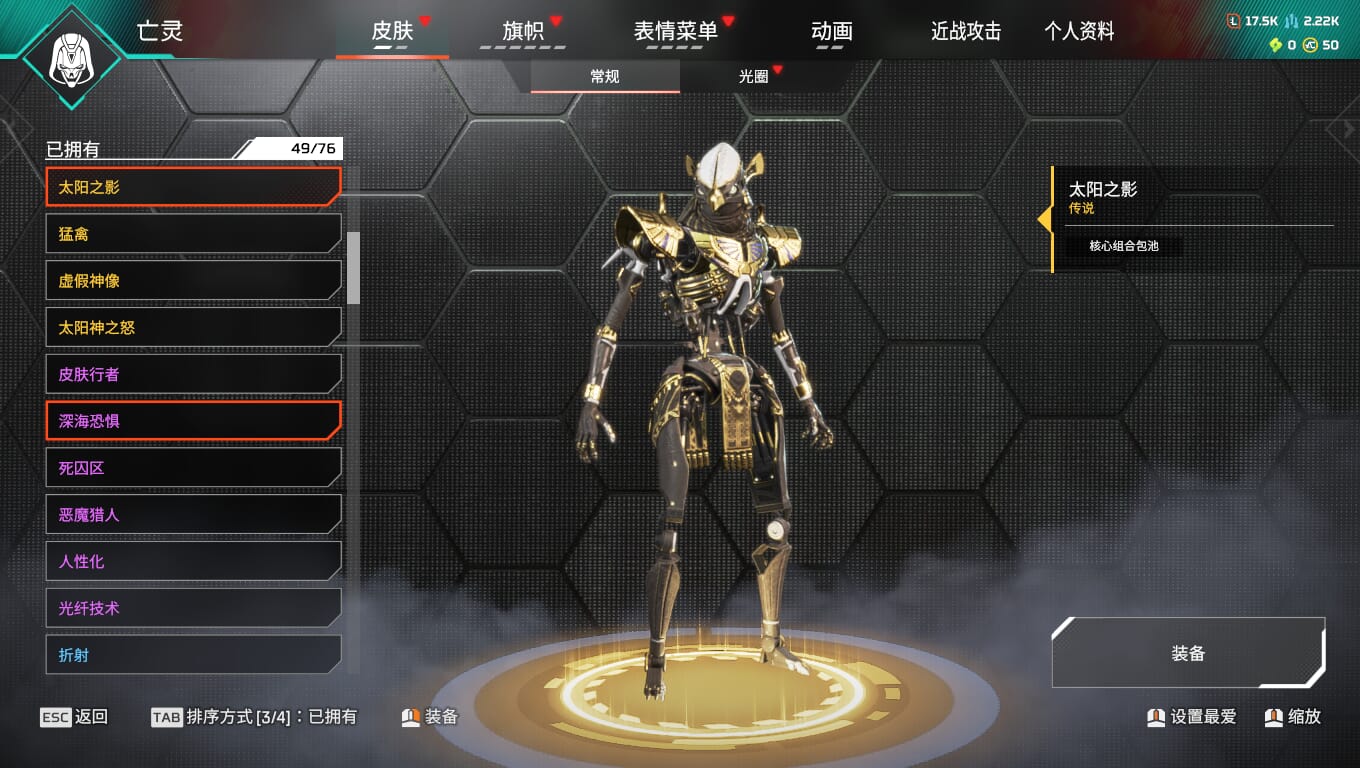Viewport: 1360px width, 768px height.
Task: Choose the 折射 skin
Action: coord(193,655)
